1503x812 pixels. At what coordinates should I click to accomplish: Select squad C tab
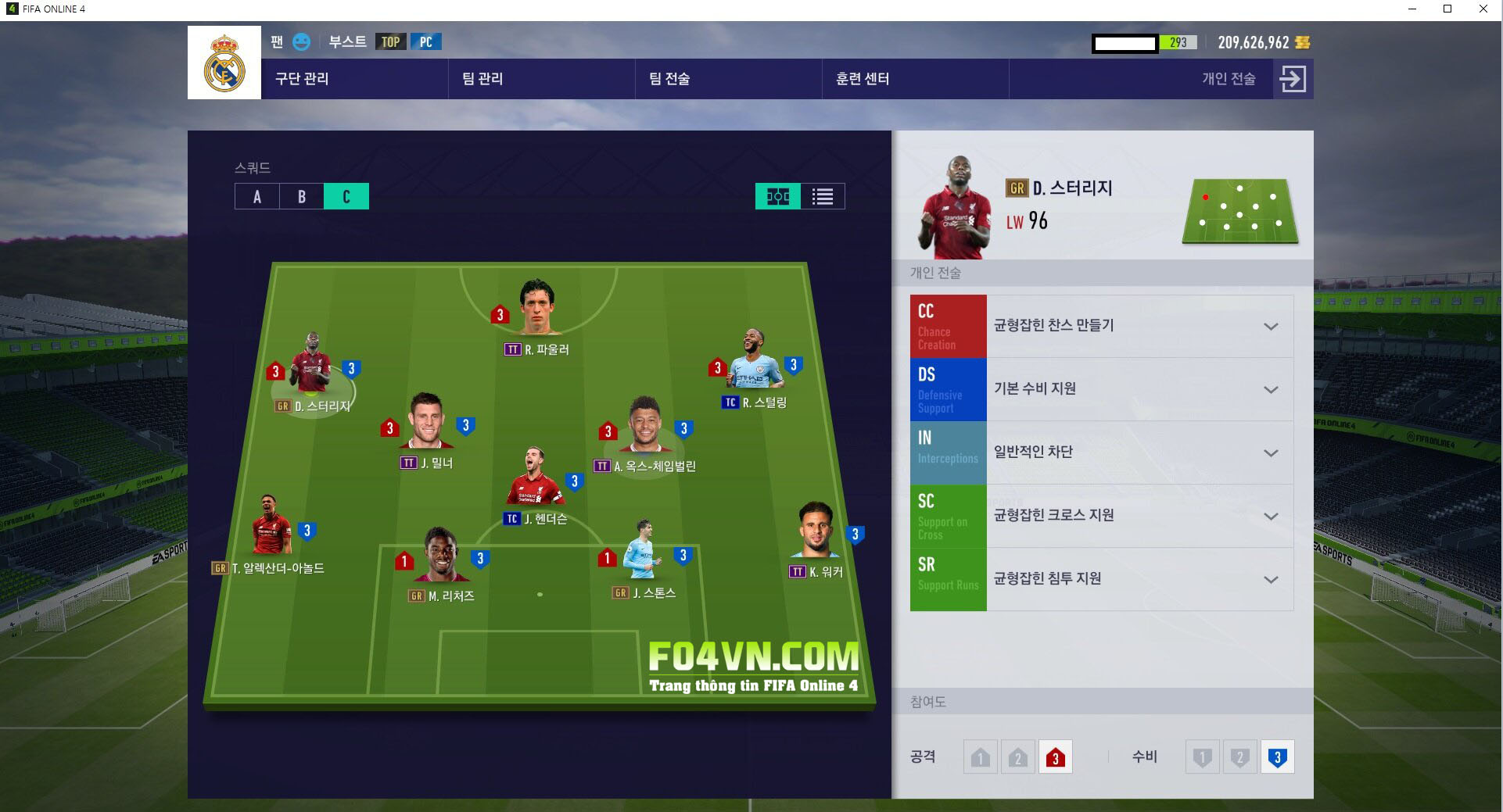pos(346,196)
